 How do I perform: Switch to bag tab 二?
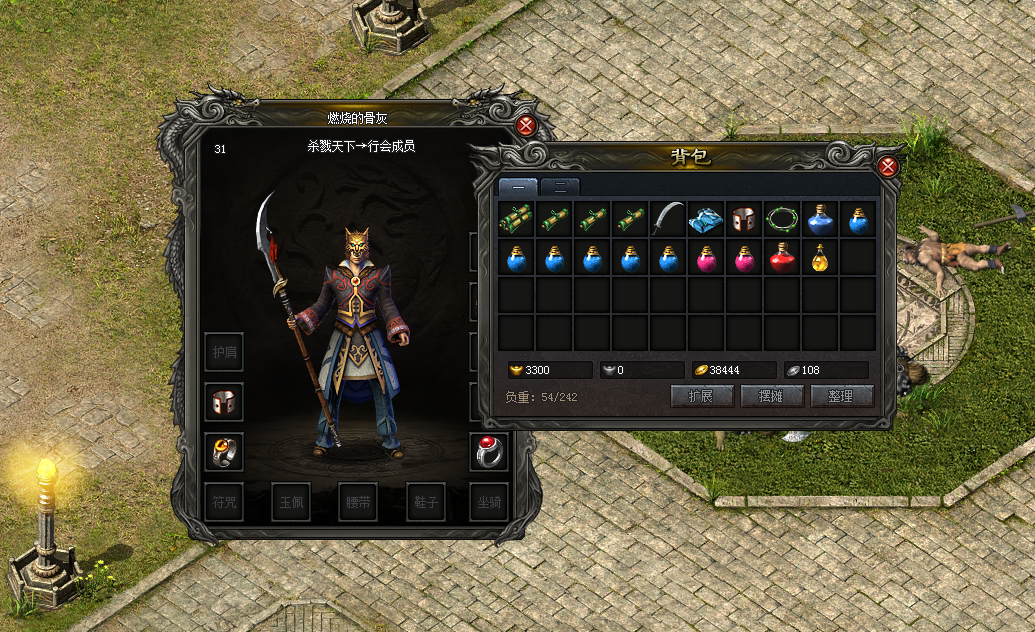tap(560, 186)
